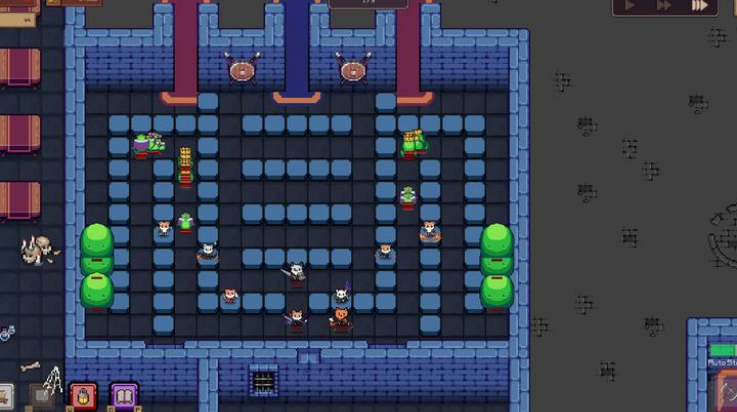Activate the red lantern ability button
This screenshot has width=737, height=412.
(83, 398)
